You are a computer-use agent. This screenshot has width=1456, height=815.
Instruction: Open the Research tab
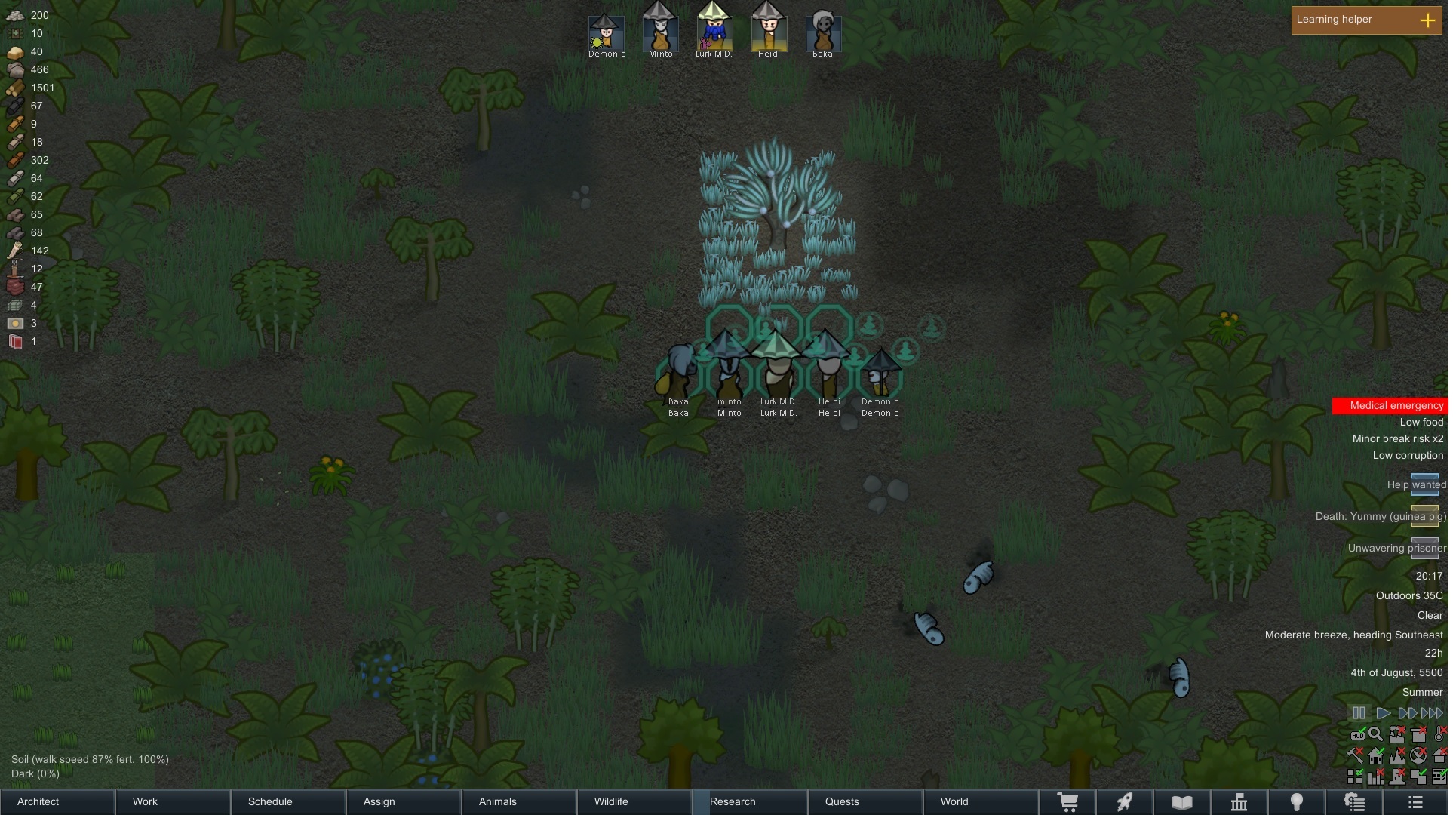click(x=751, y=801)
